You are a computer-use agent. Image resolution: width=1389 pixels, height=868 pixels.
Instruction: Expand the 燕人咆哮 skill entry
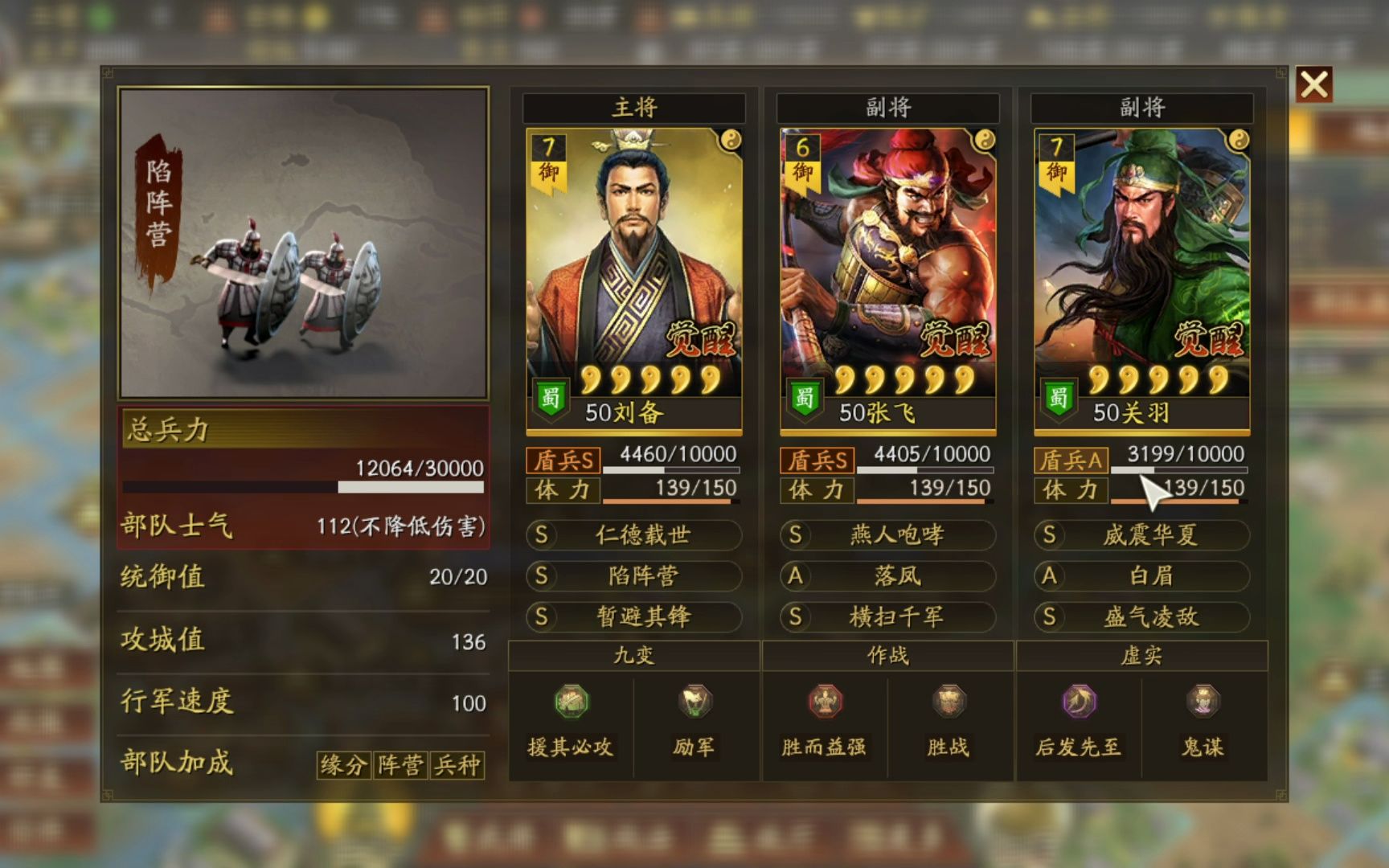click(x=887, y=535)
